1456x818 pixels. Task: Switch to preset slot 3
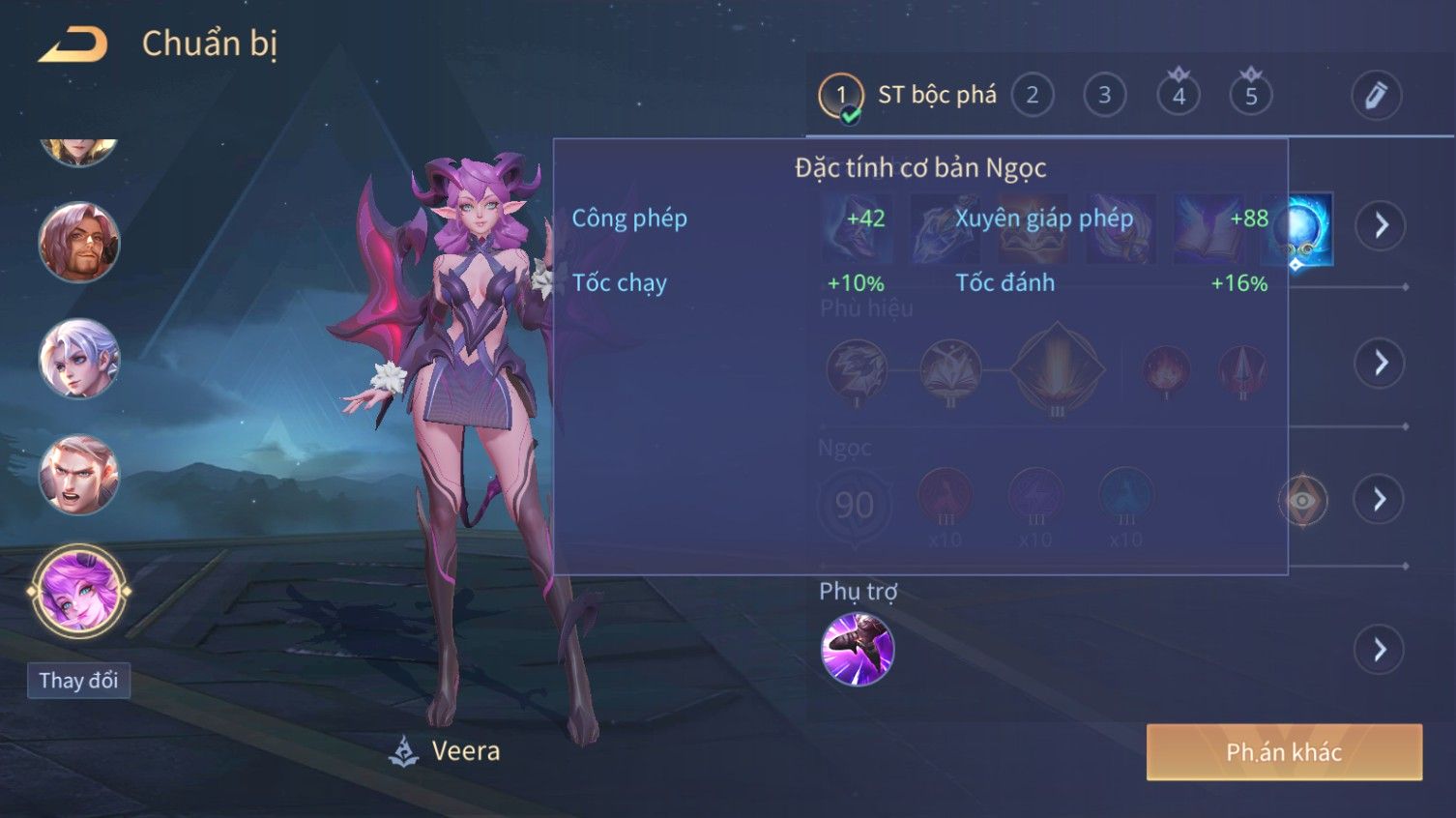pyautogui.click(x=1104, y=96)
